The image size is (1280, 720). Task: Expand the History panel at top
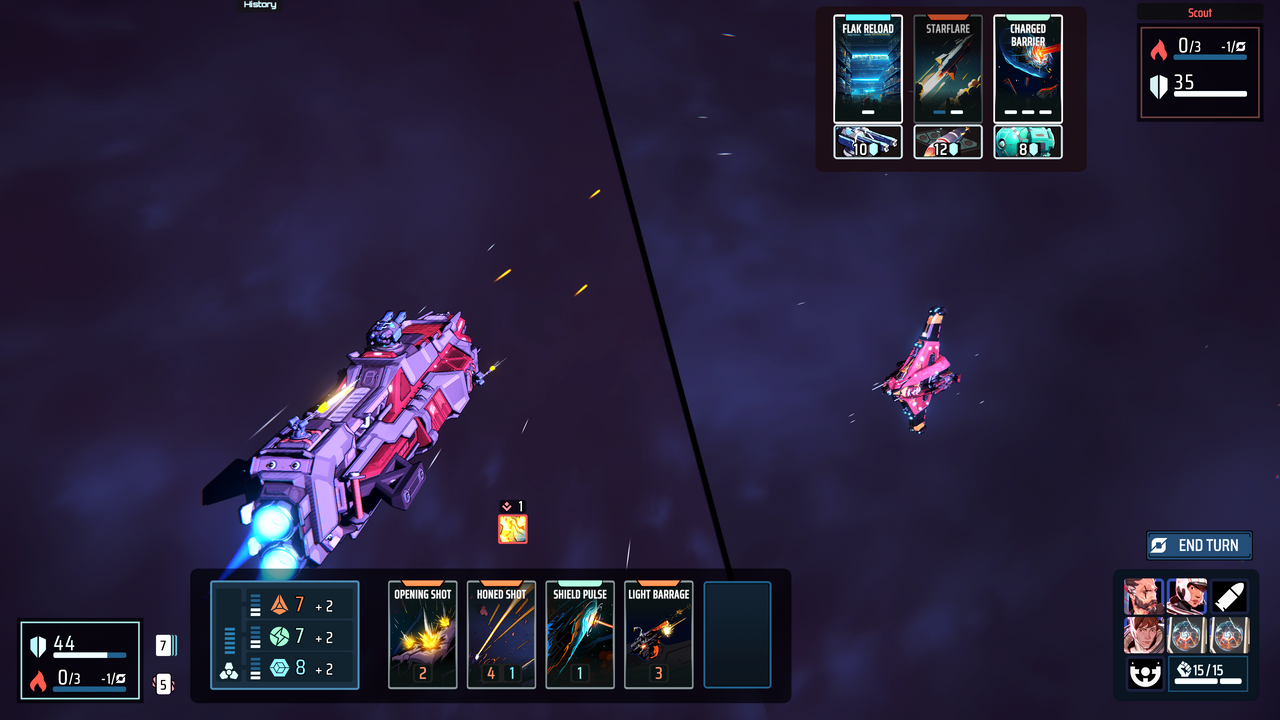coord(258,5)
